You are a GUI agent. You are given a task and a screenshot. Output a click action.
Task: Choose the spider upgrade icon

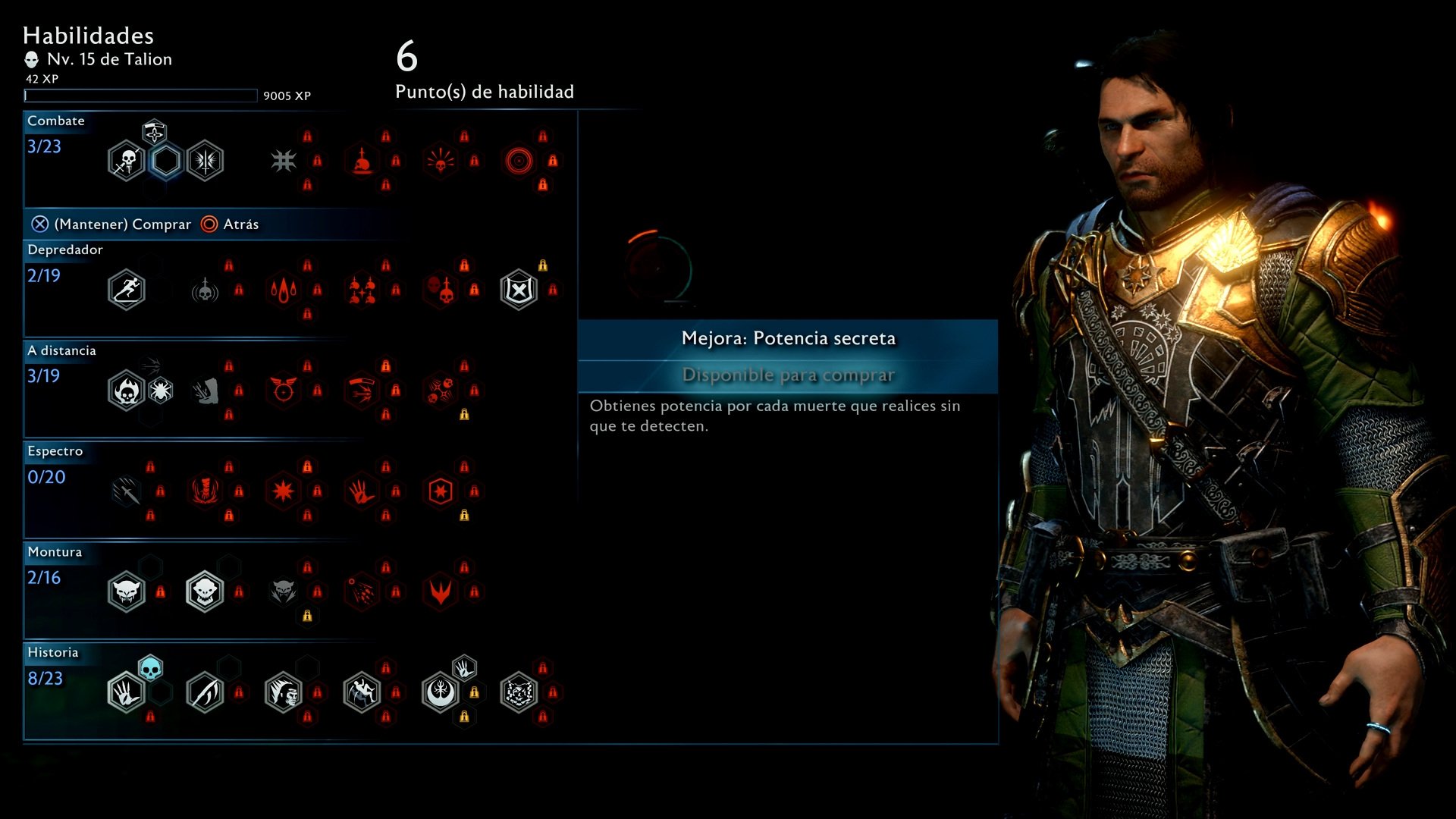tap(160, 391)
